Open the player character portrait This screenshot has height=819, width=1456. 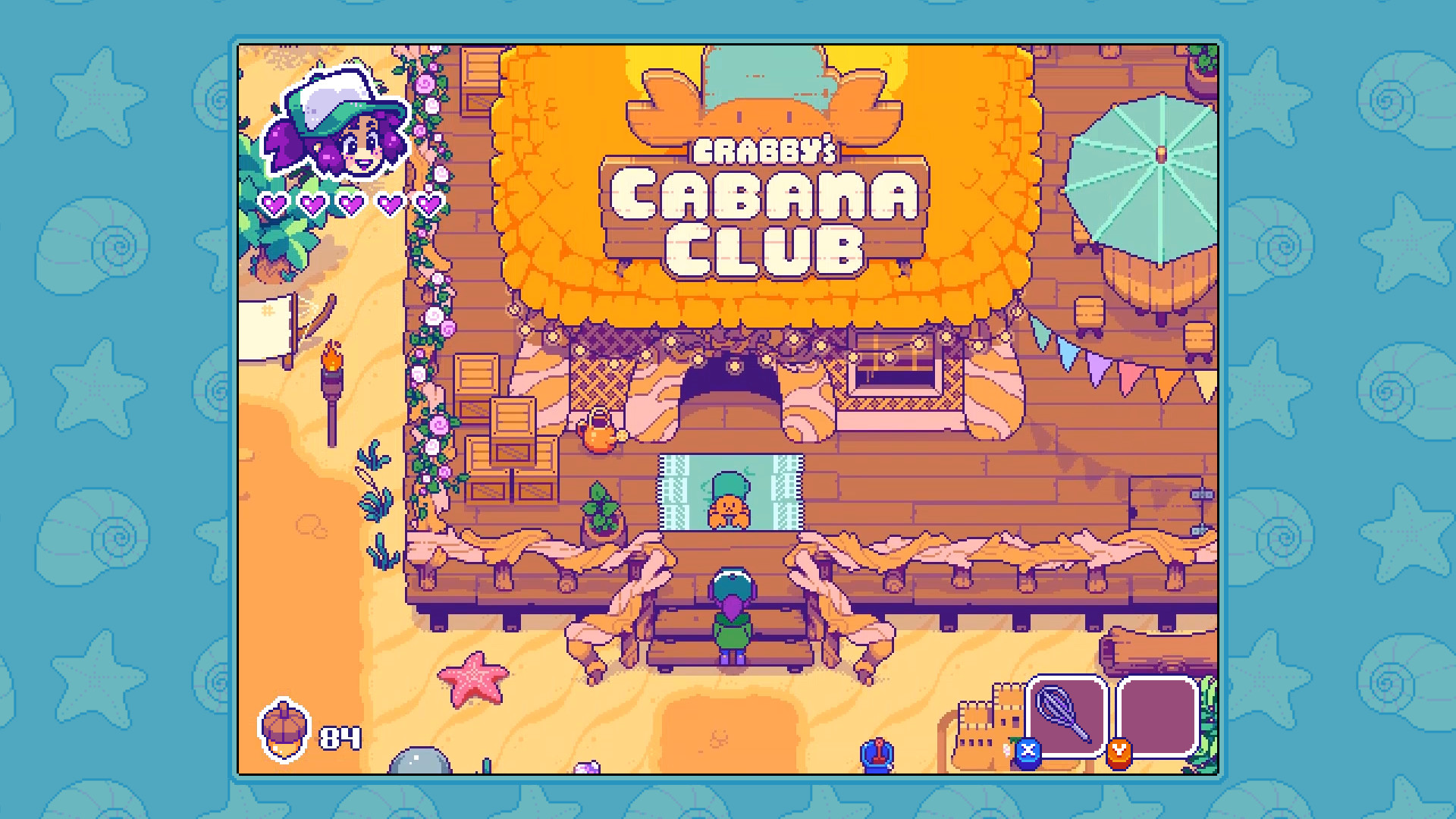click(x=340, y=129)
